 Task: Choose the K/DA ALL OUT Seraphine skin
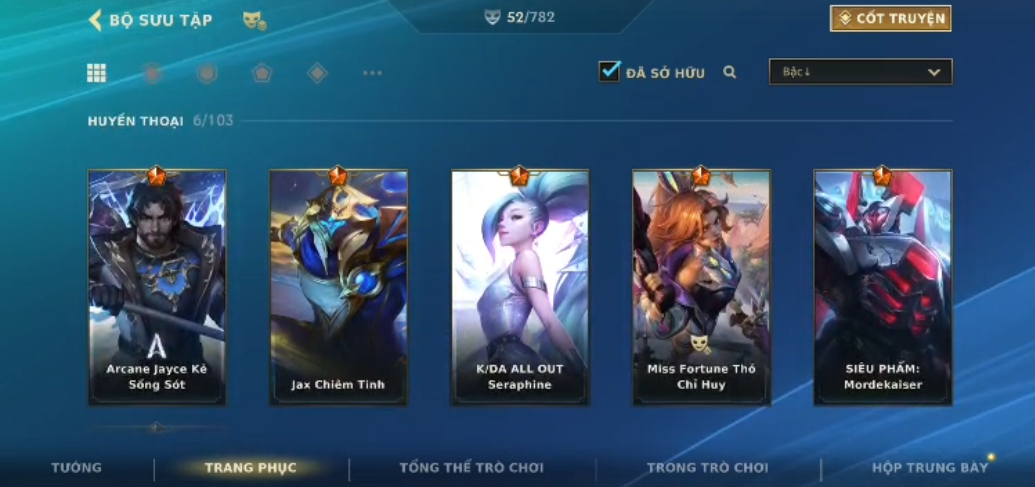[x=520, y=287]
